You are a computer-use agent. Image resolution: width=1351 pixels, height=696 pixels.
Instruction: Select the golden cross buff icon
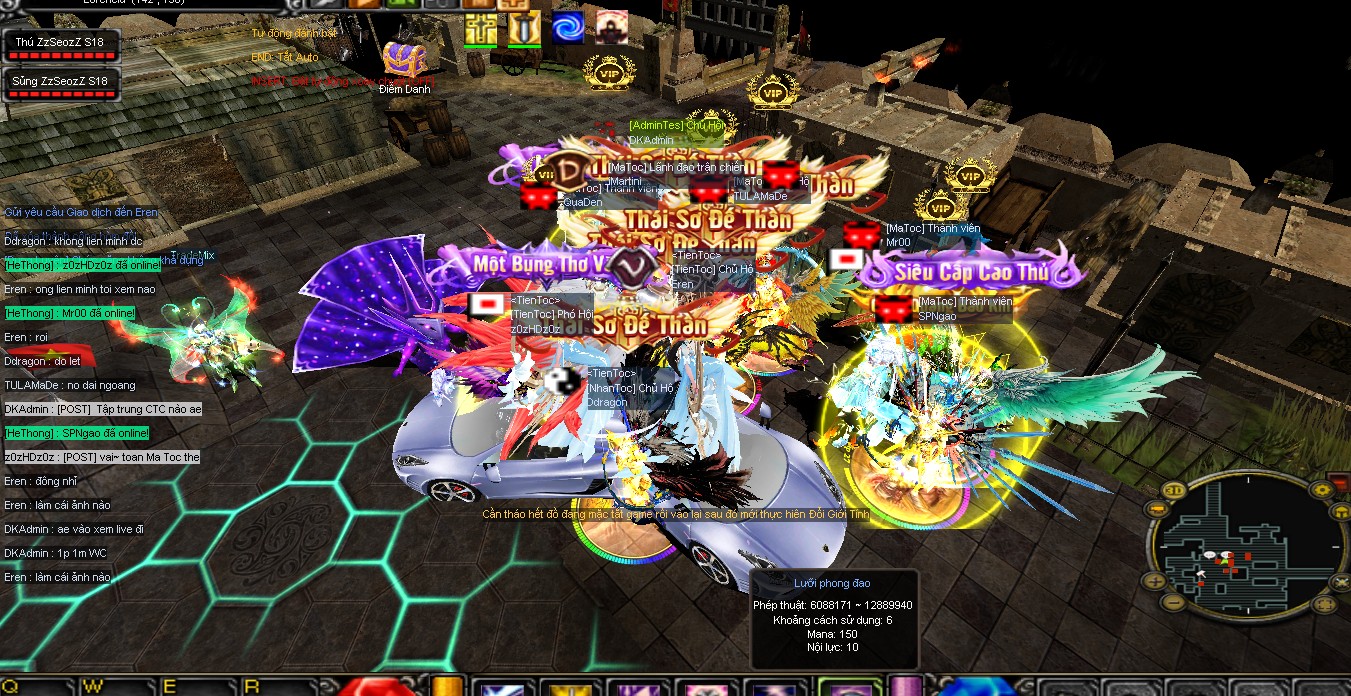[x=480, y=29]
